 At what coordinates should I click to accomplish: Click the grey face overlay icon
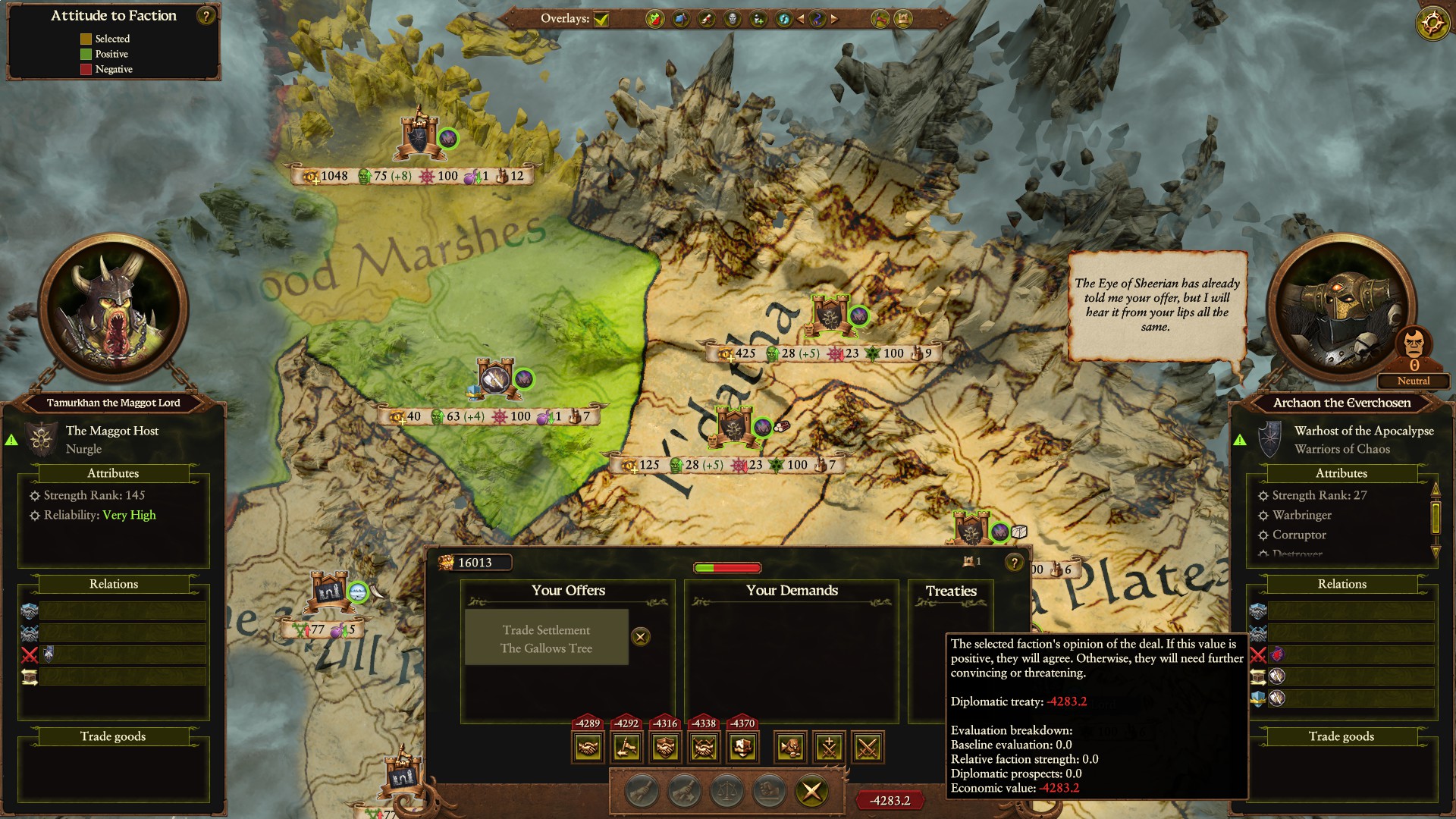point(733,19)
